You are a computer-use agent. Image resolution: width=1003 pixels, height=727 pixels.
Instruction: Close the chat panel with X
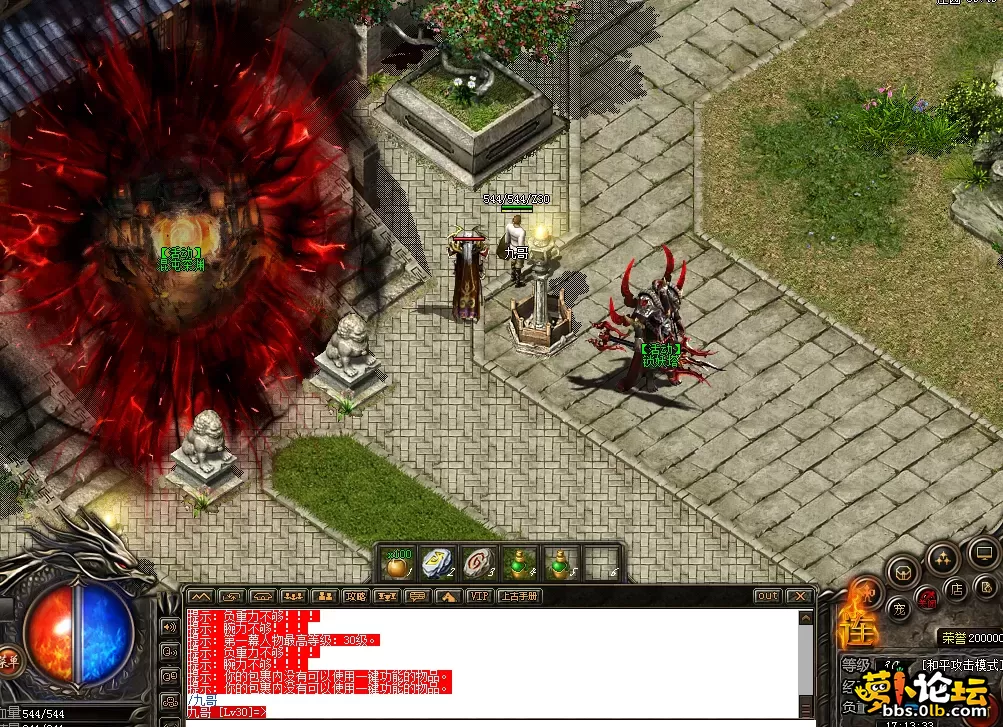(799, 596)
